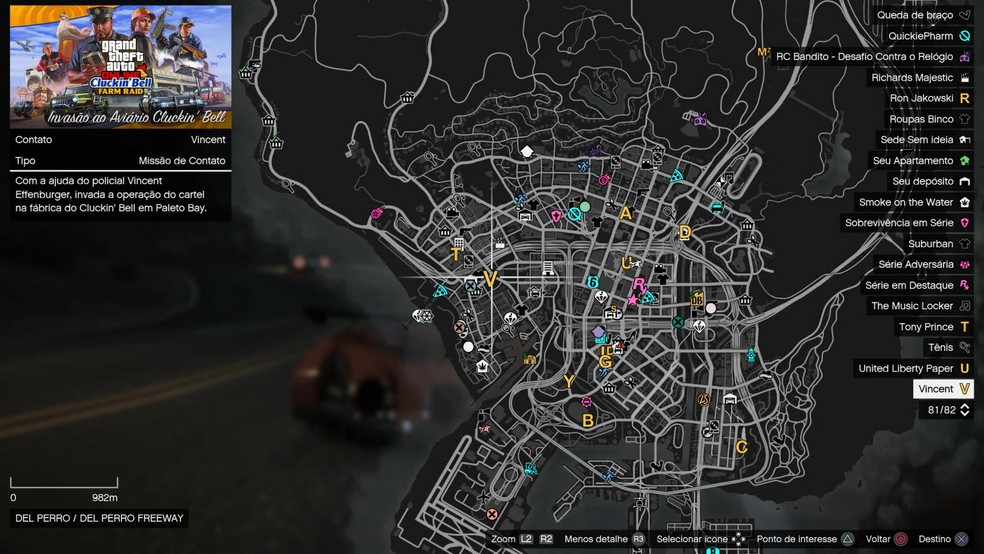Select Suburban in the map legend
Screen dimensions: 984x554
click(x=938, y=243)
